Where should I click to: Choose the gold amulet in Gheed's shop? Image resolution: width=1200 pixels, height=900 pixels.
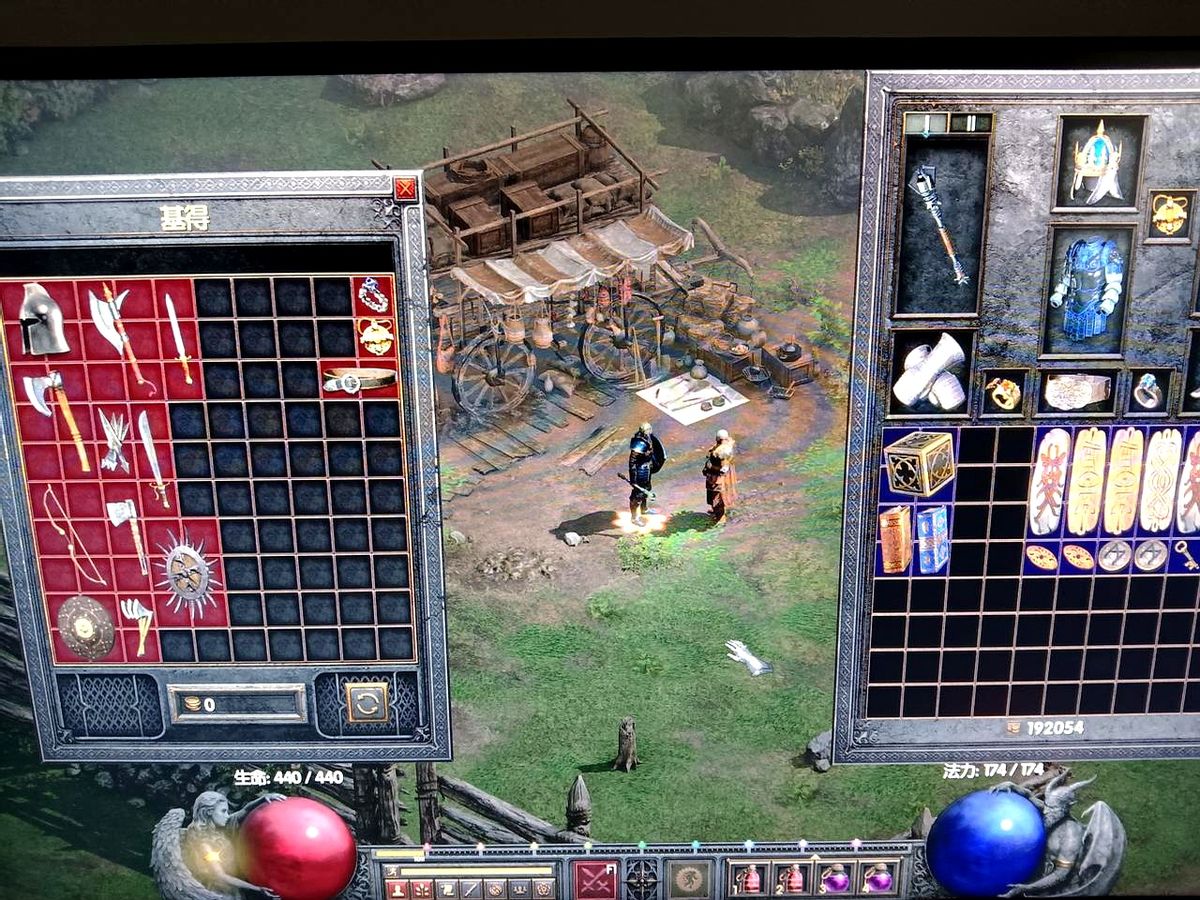point(376,337)
